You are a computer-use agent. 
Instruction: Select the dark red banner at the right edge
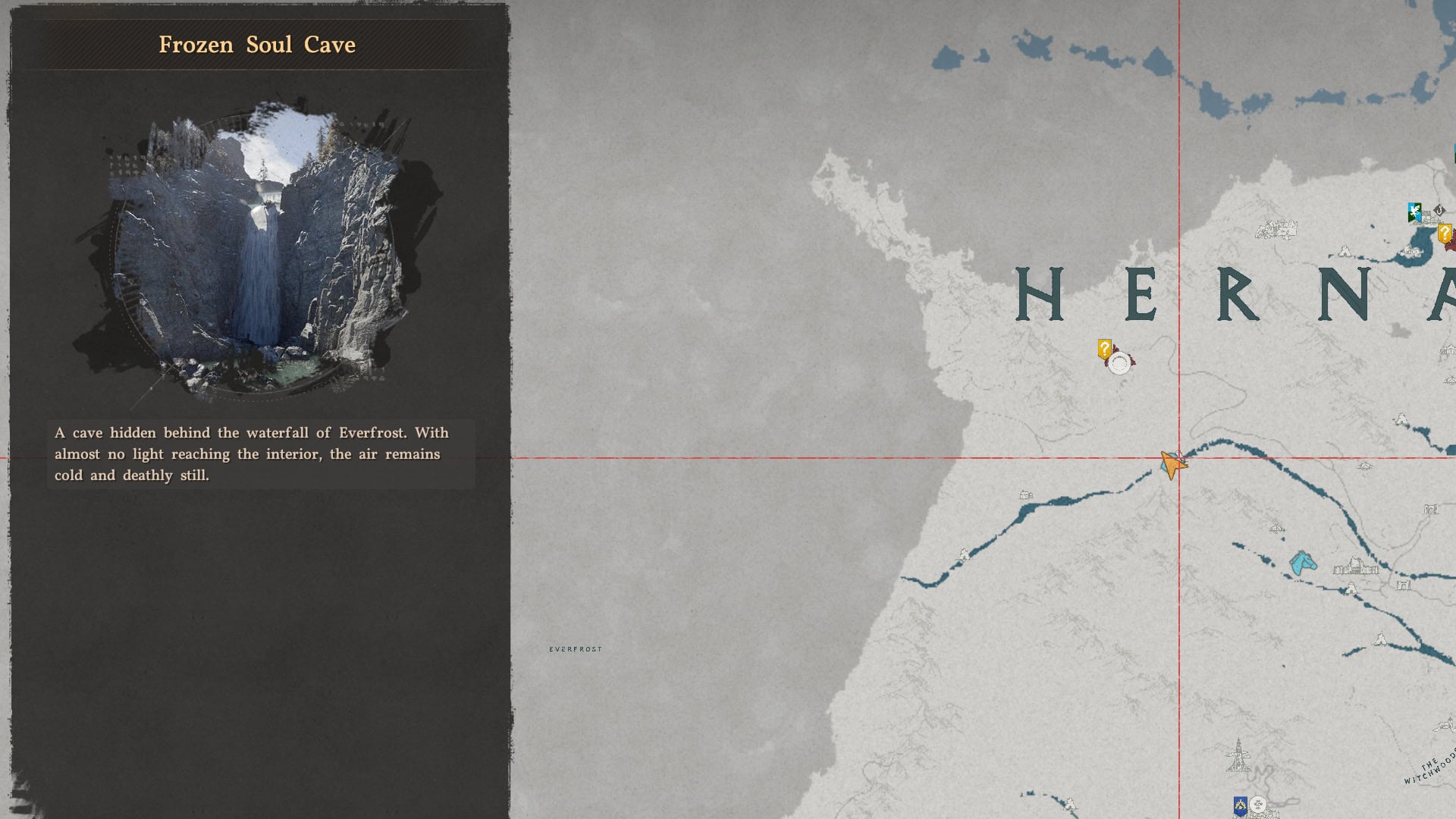click(1451, 243)
